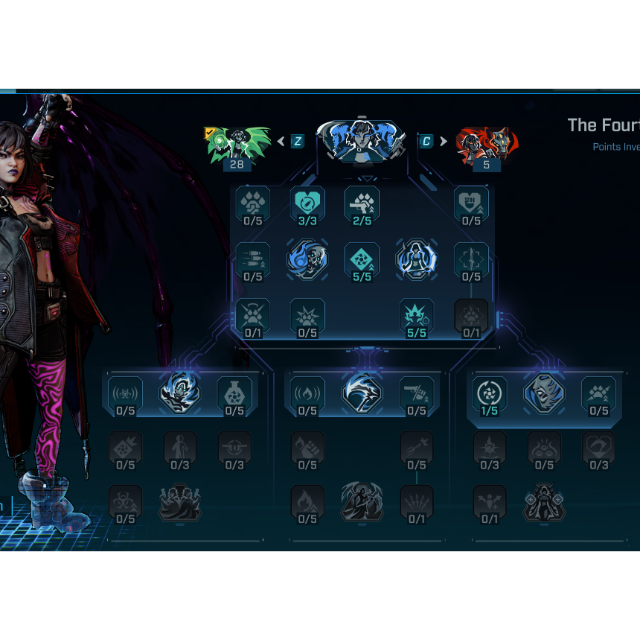Image resolution: width=640 pixels, height=640 pixels.
Task: Switch to the green skill tree thumbnail
Action: [x=237, y=143]
